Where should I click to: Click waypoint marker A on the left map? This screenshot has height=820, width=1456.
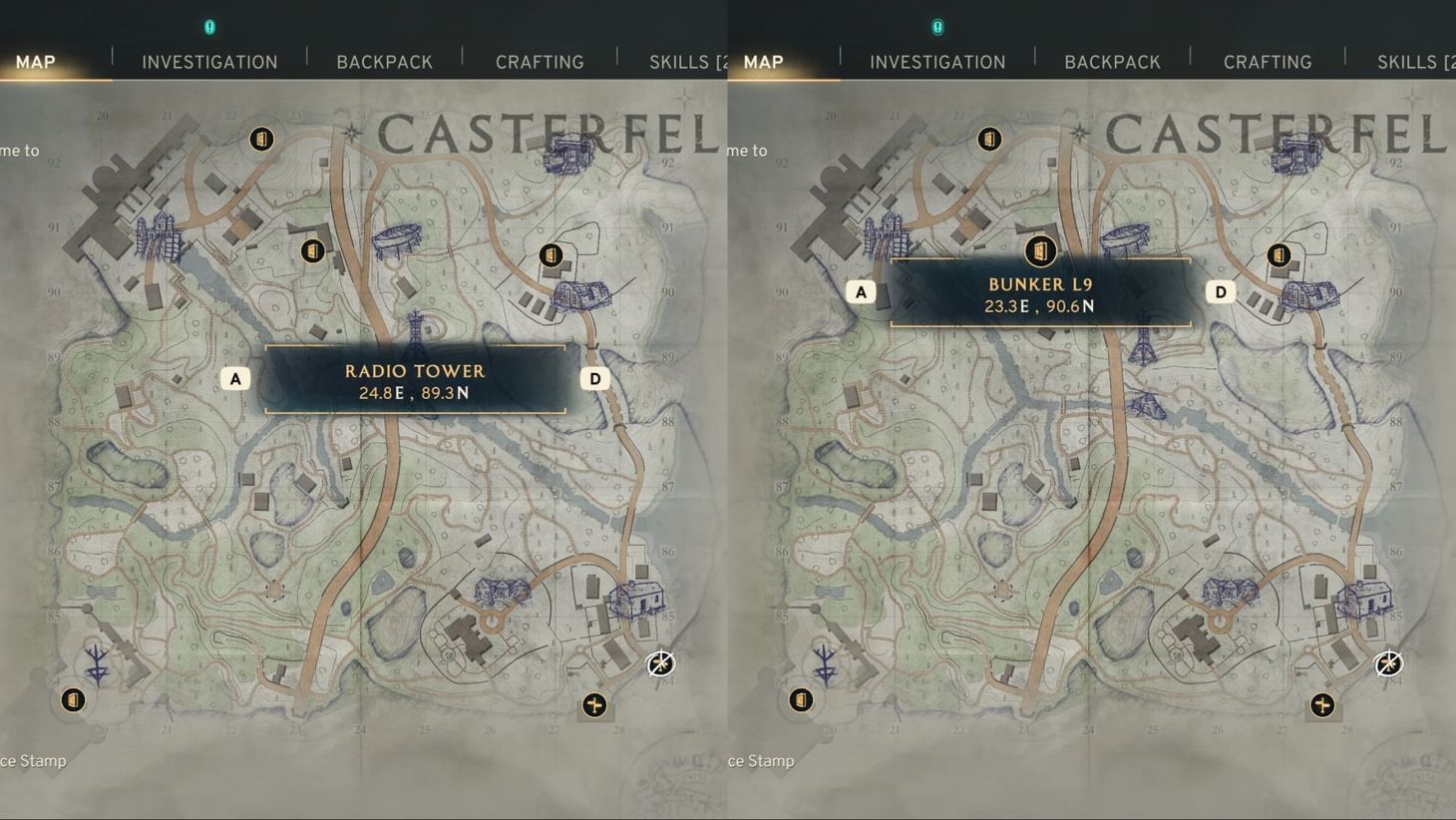coord(235,378)
